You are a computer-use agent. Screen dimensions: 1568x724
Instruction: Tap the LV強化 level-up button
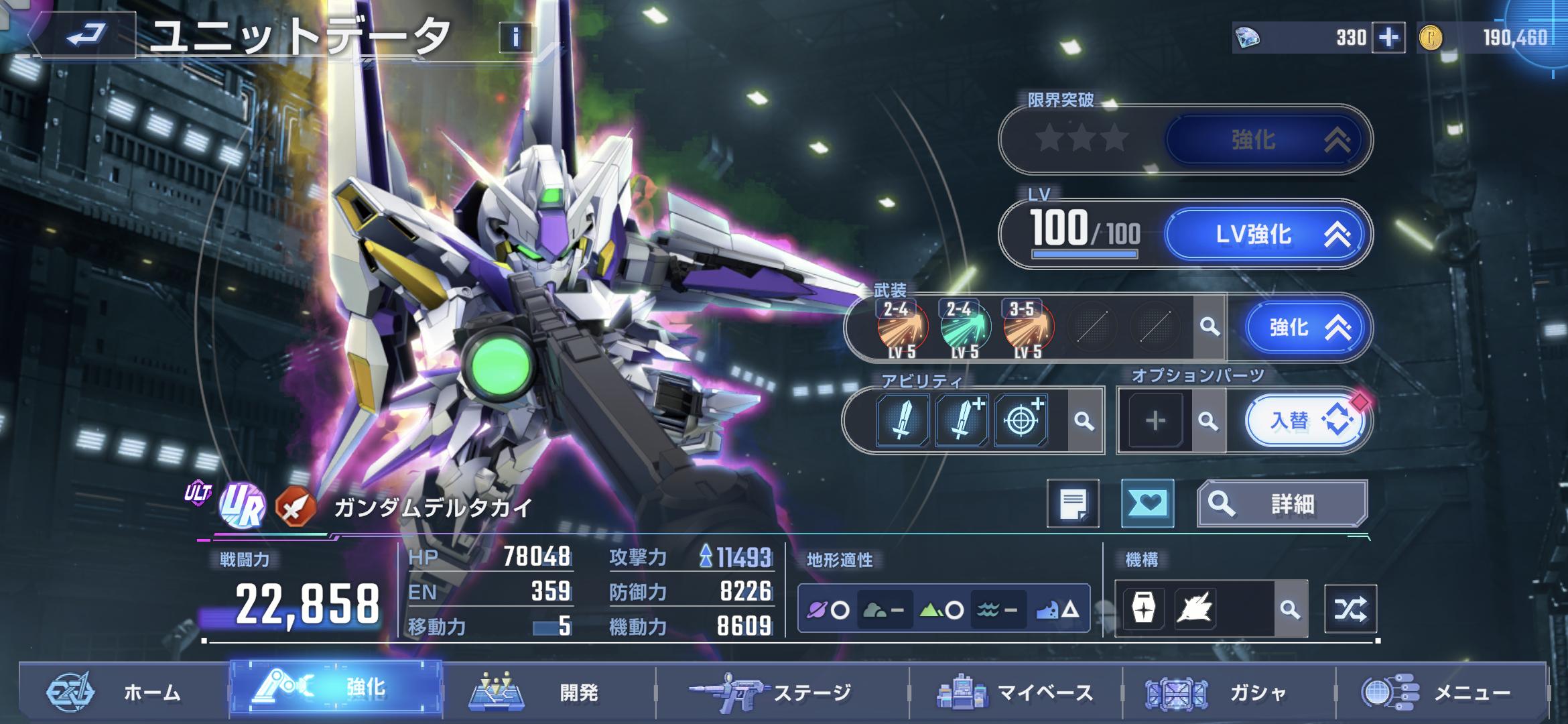[x=1264, y=234]
